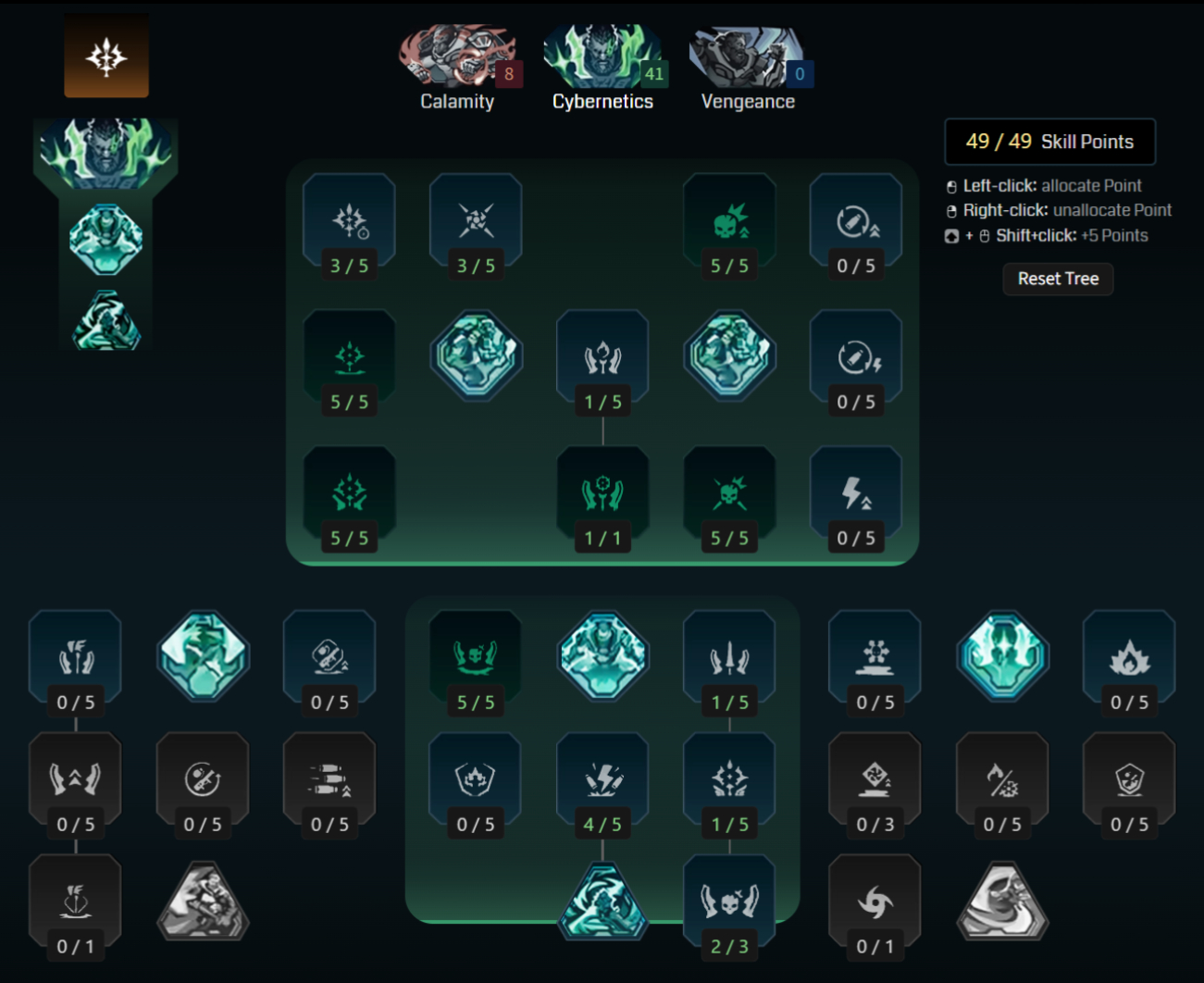The height and width of the screenshot is (983, 1204).
Task: Click the orange four-arrow emblem button
Action: [106, 56]
